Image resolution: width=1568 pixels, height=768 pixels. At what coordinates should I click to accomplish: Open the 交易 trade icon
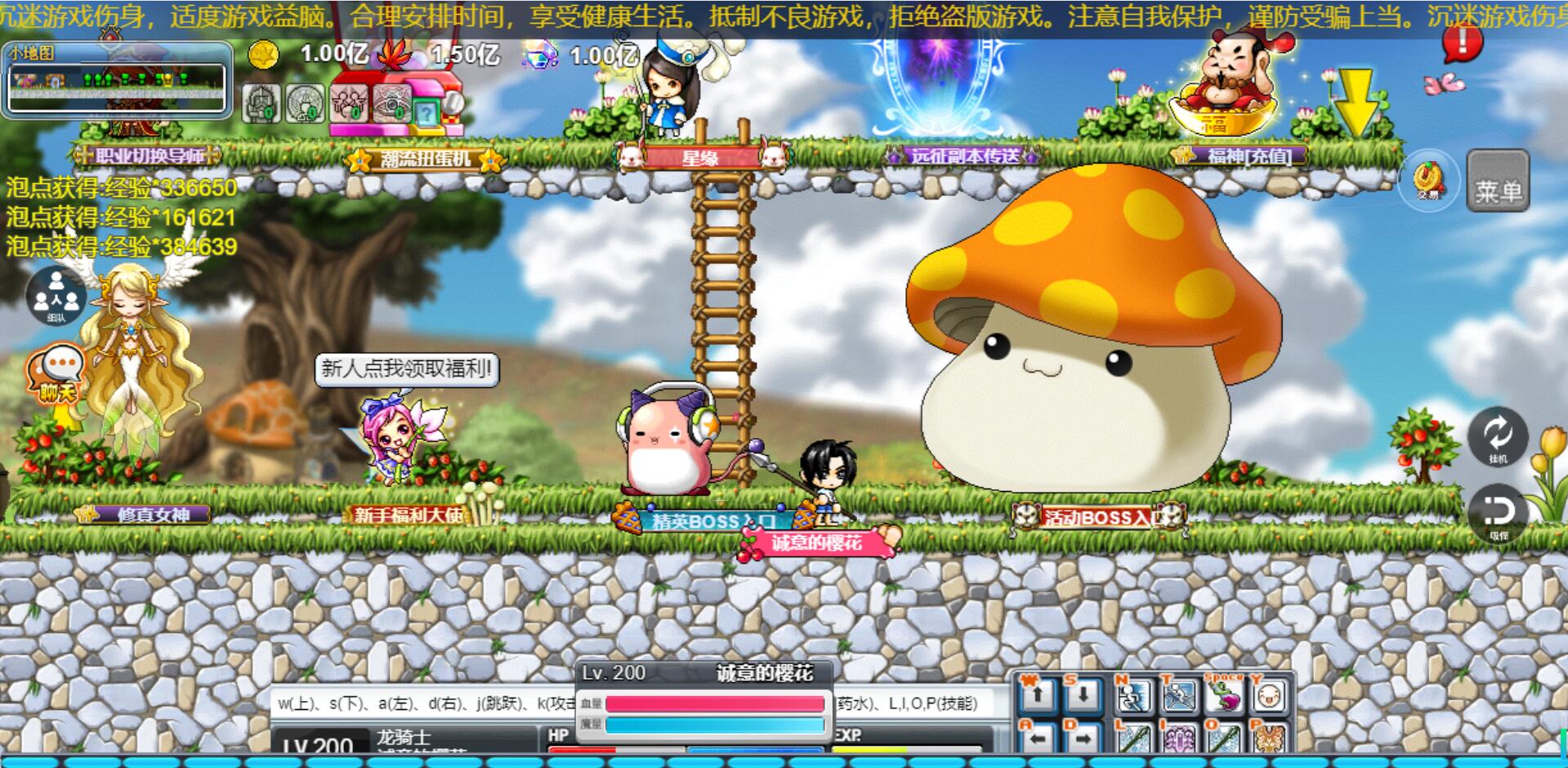coord(1427,180)
